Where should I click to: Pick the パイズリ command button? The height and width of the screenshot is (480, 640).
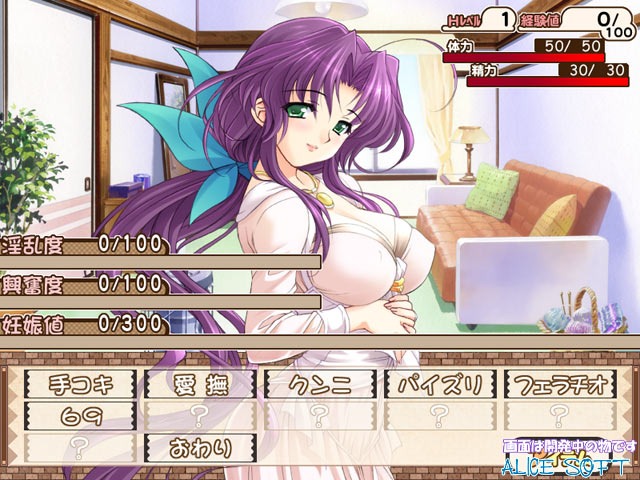pos(440,382)
